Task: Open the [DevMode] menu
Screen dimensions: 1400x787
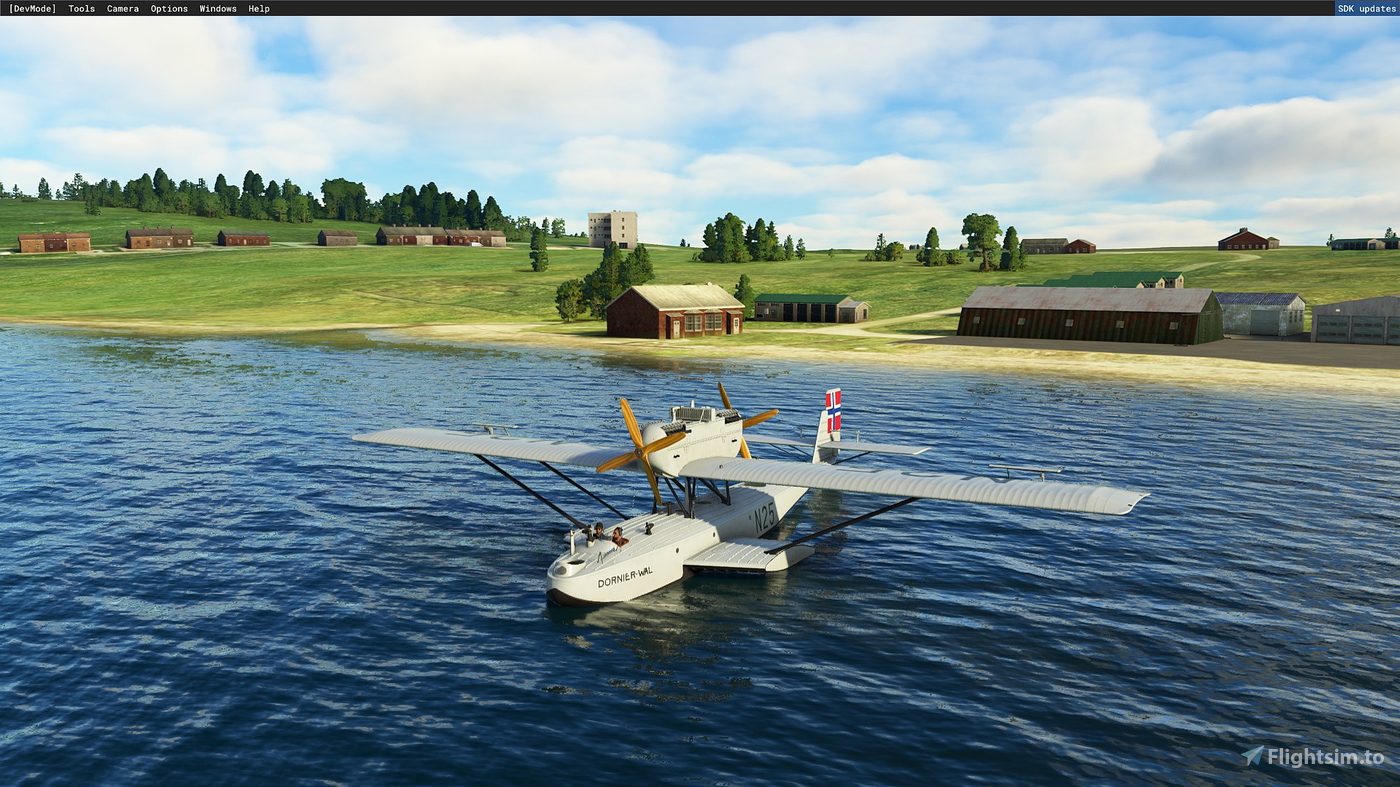Action: pos(33,8)
